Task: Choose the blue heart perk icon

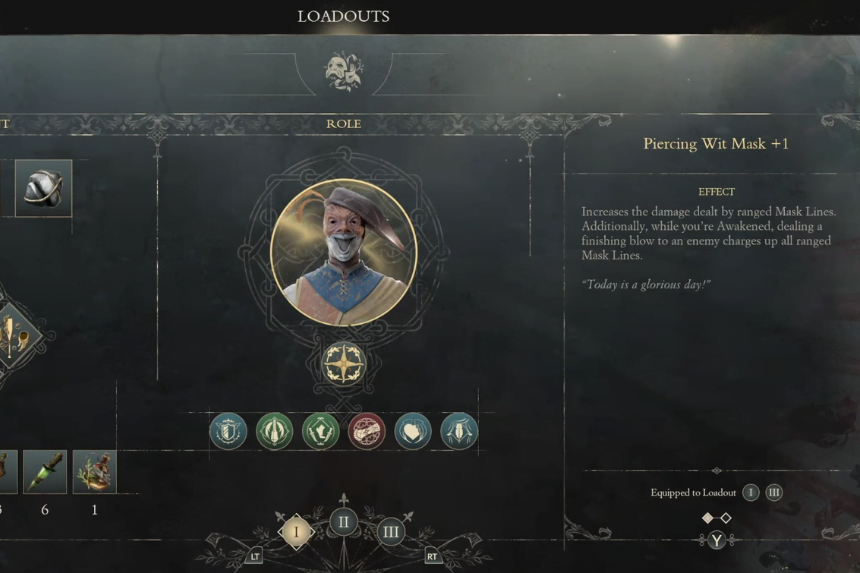Action: (413, 431)
